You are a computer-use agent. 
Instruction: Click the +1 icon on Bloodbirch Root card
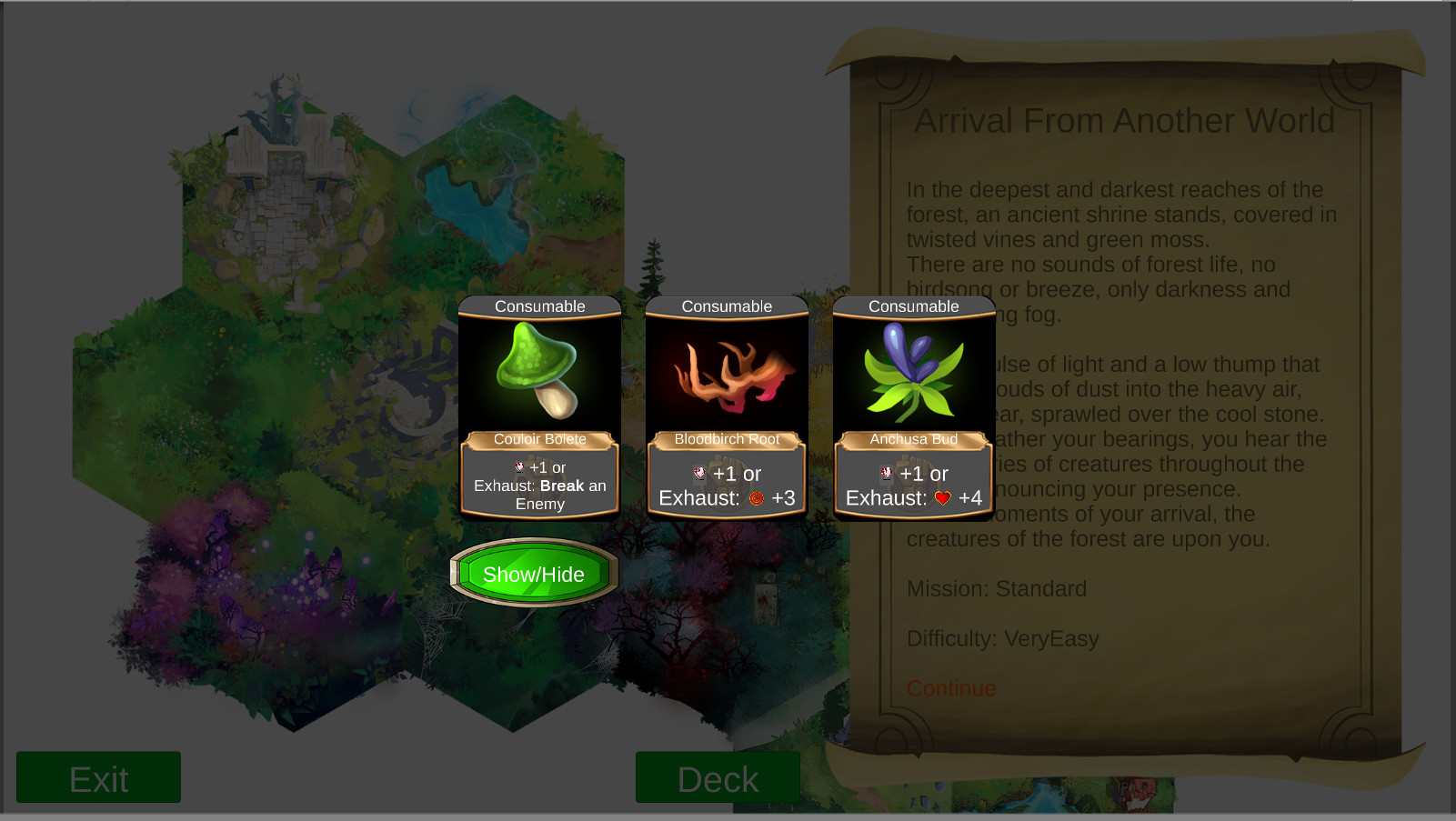tap(699, 474)
